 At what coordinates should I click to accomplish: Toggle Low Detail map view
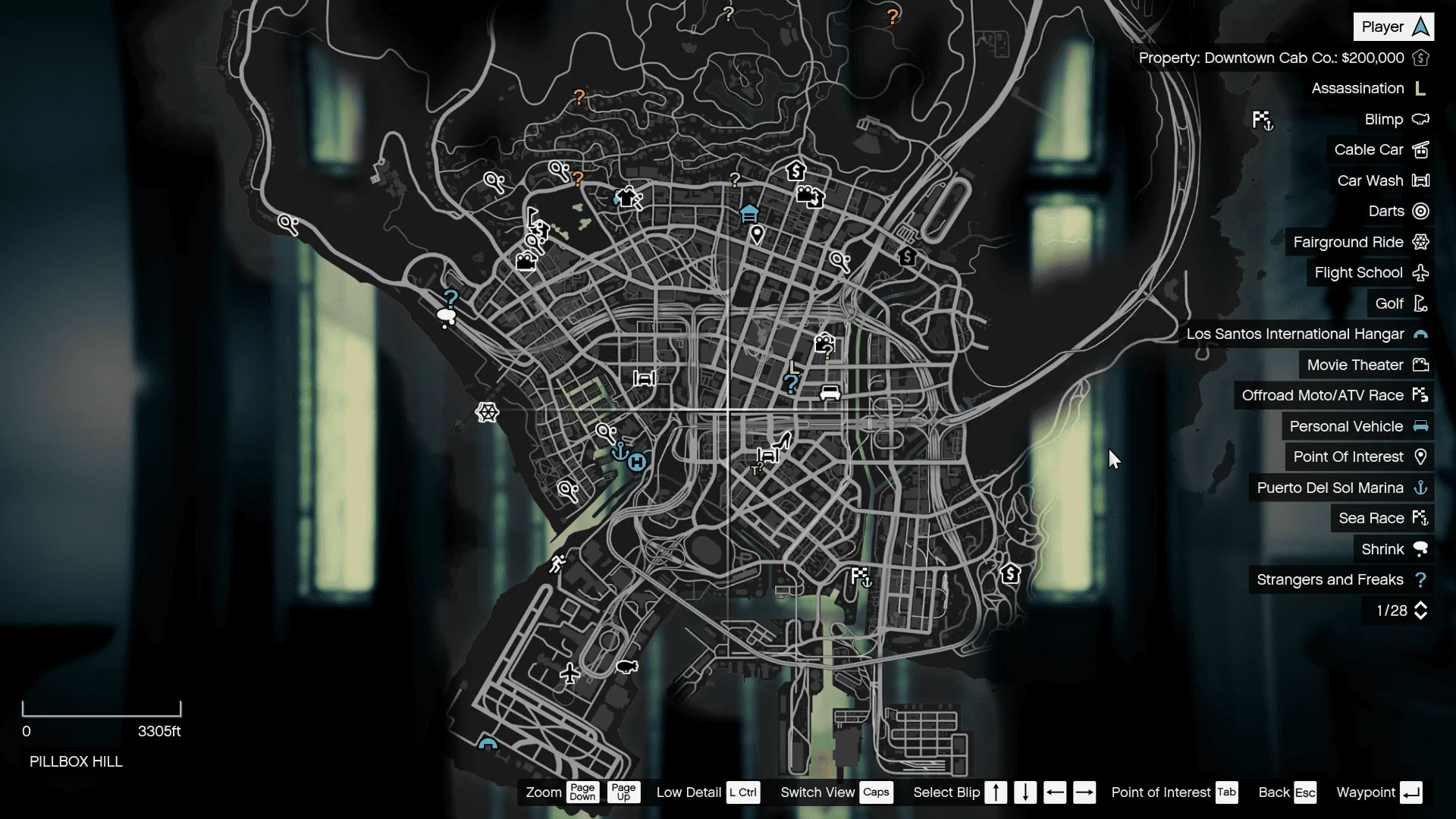coord(742,792)
